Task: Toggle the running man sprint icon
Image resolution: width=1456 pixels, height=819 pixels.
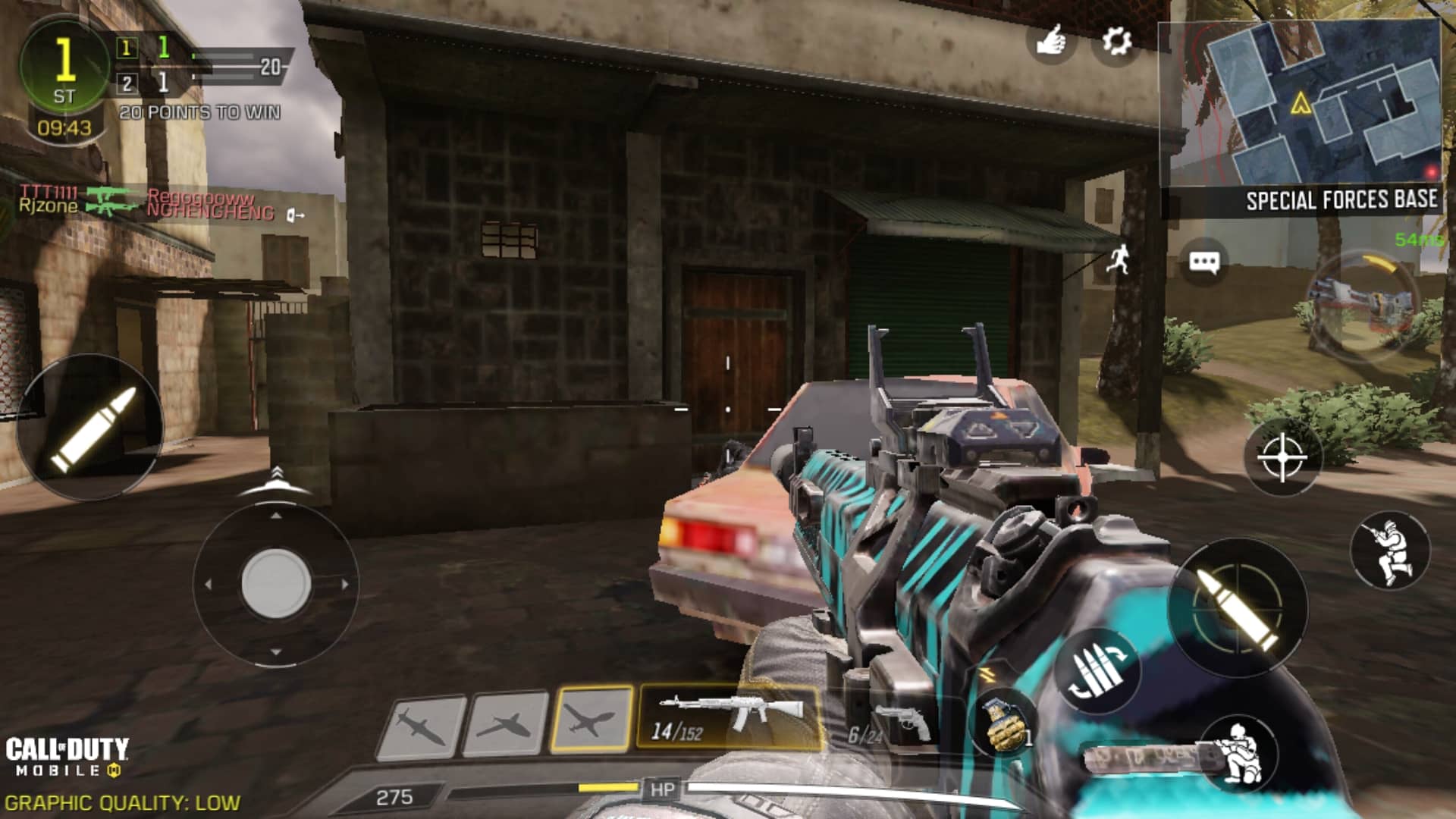Action: pyautogui.click(x=1118, y=259)
